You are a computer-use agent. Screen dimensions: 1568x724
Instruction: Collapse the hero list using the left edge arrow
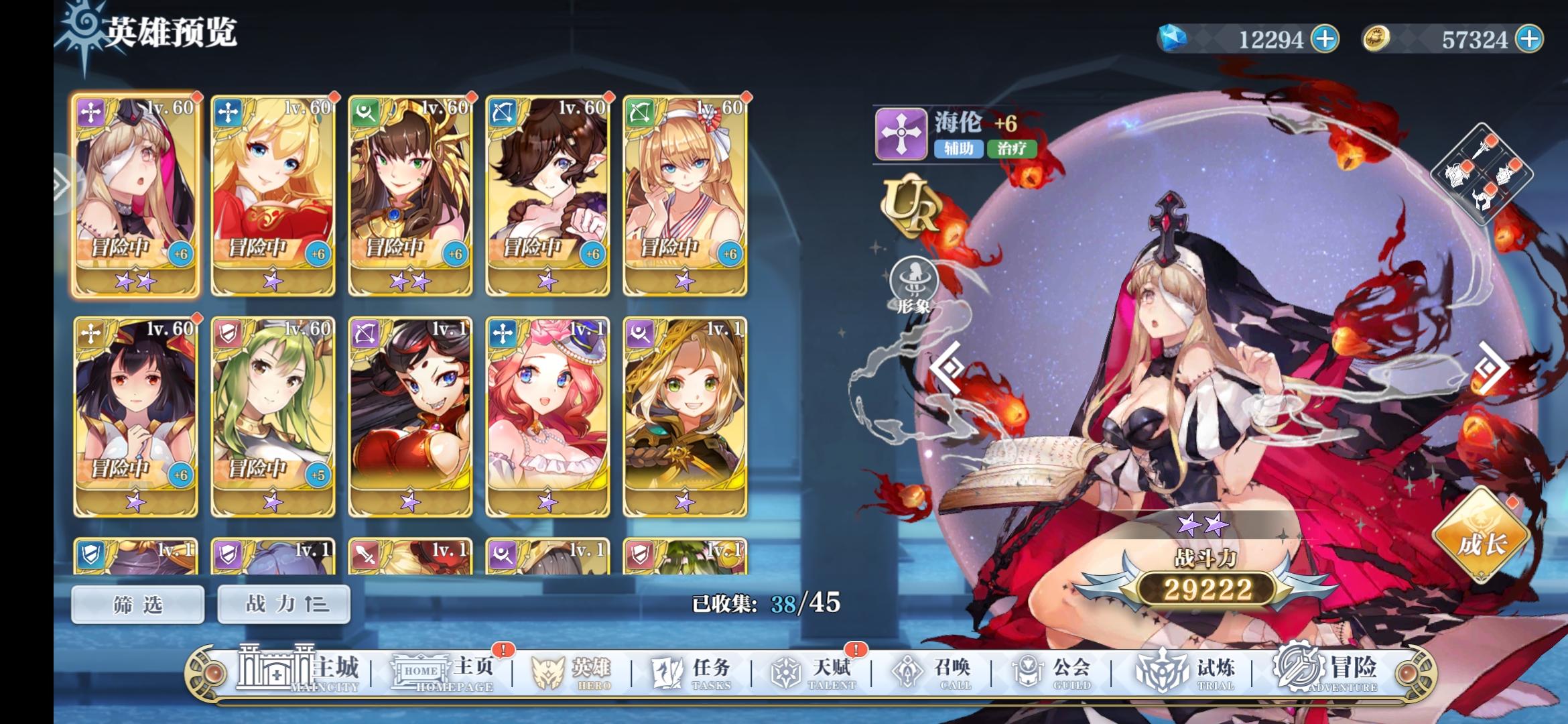(x=62, y=181)
